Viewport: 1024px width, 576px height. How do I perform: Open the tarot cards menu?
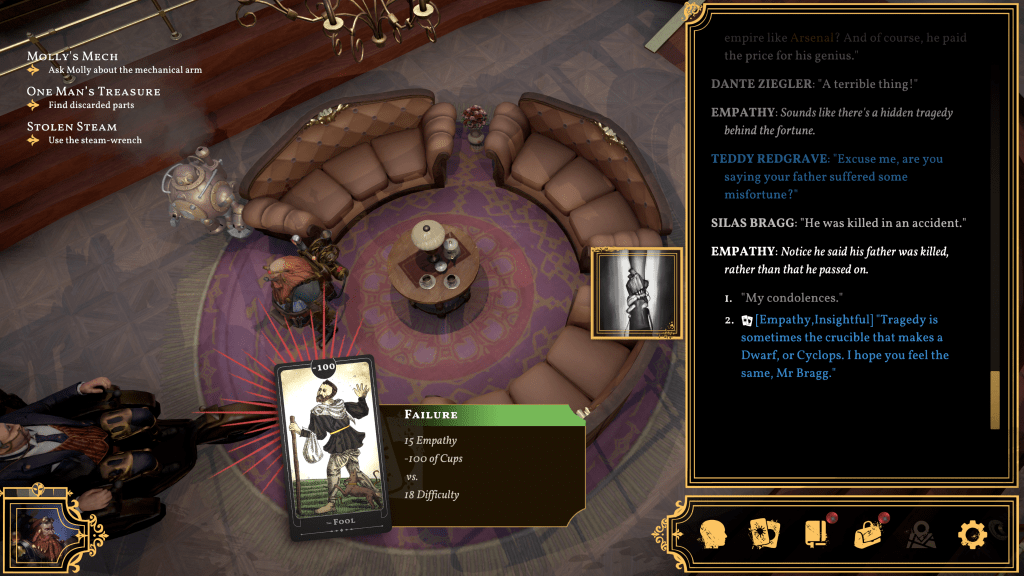coord(764,534)
